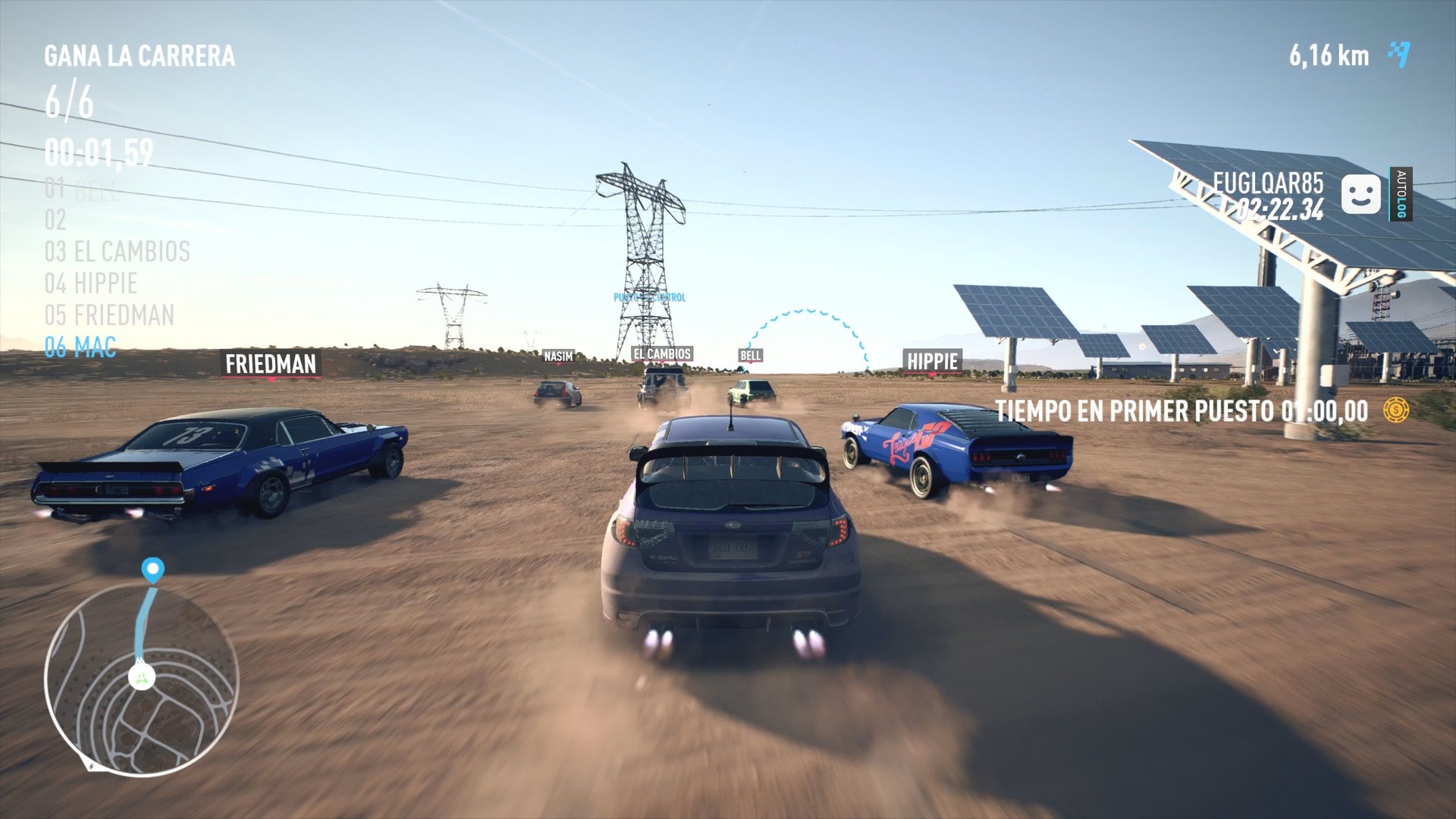Viewport: 1456px width, 819px height.
Task: Expand the 03 EL CAMBIOS standings row
Action: point(116,252)
